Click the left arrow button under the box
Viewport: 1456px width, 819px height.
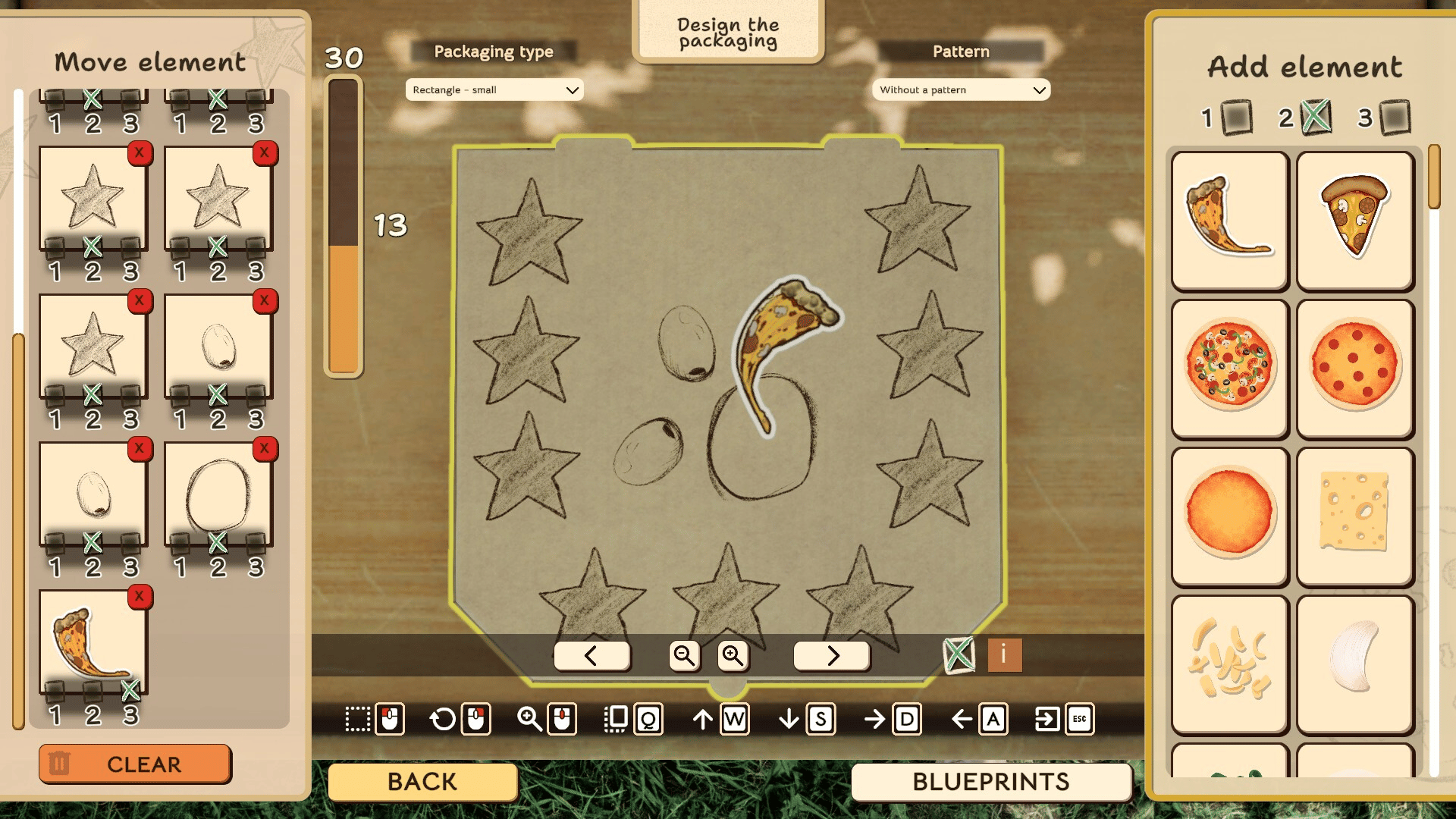click(x=591, y=655)
